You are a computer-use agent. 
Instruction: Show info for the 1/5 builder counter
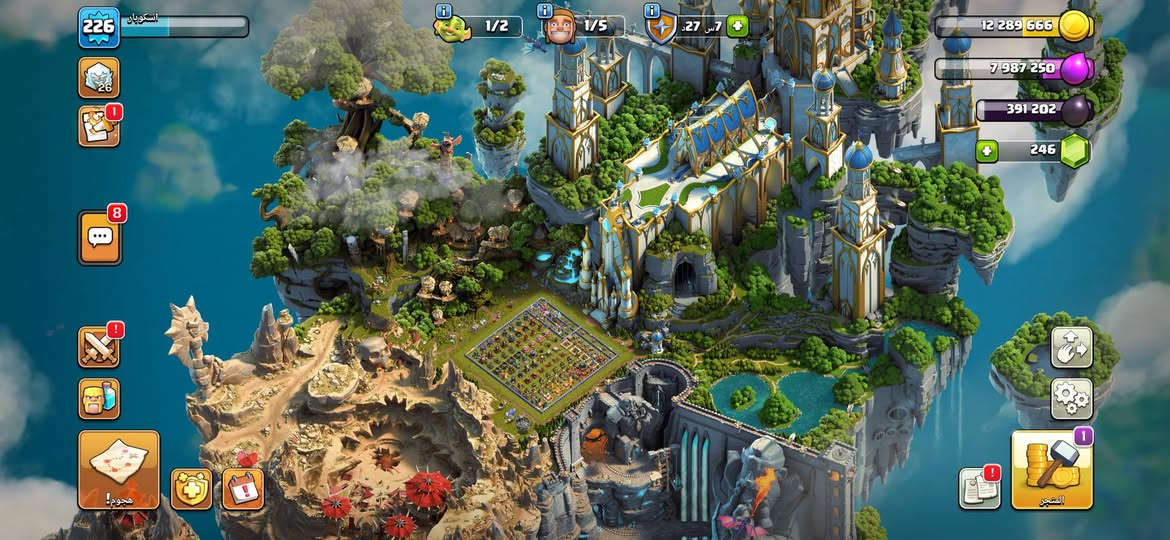(x=545, y=10)
